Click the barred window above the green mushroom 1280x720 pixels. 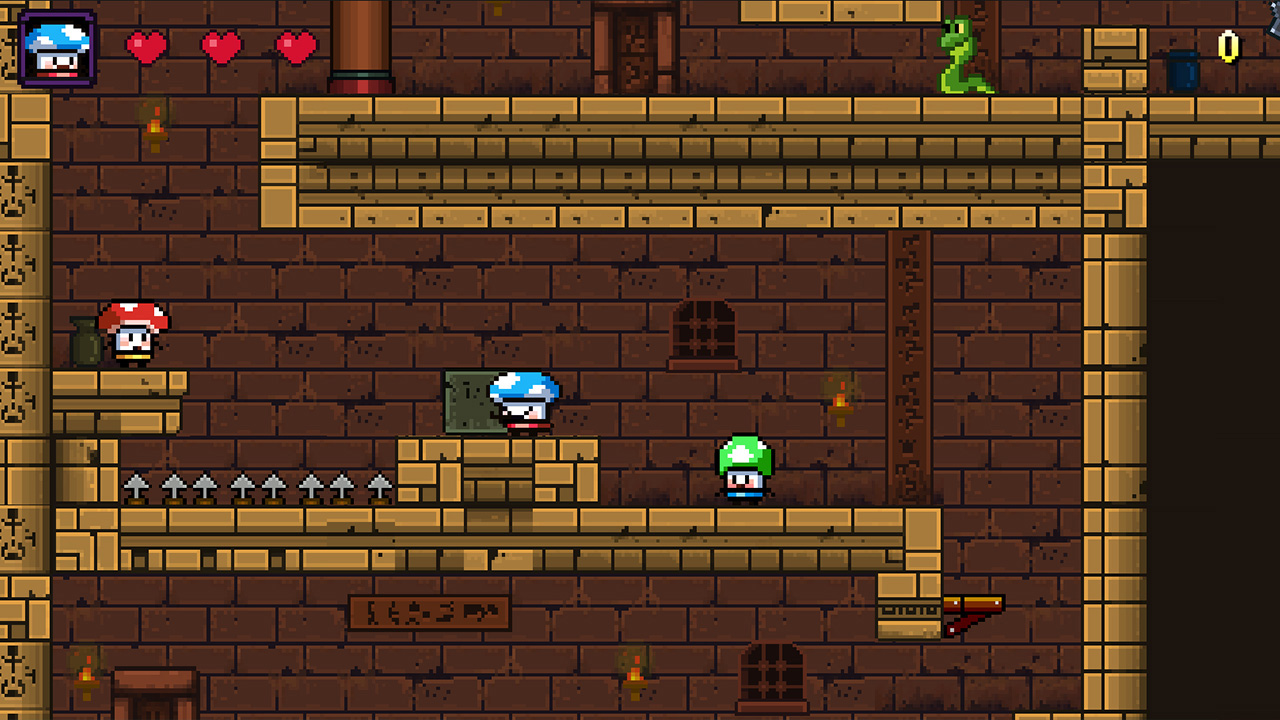(705, 330)
